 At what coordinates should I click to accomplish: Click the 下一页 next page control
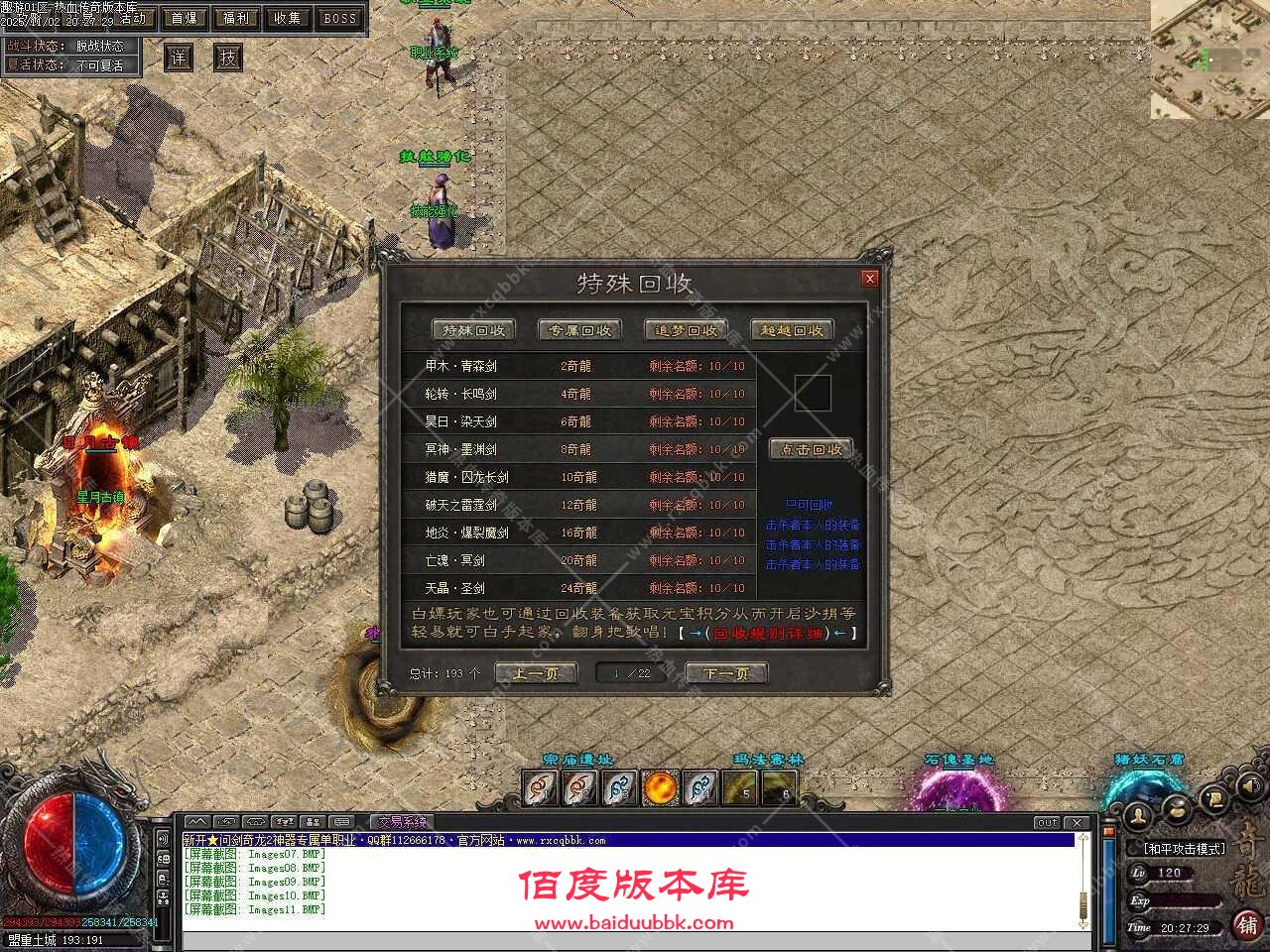[x=726, y=672]
